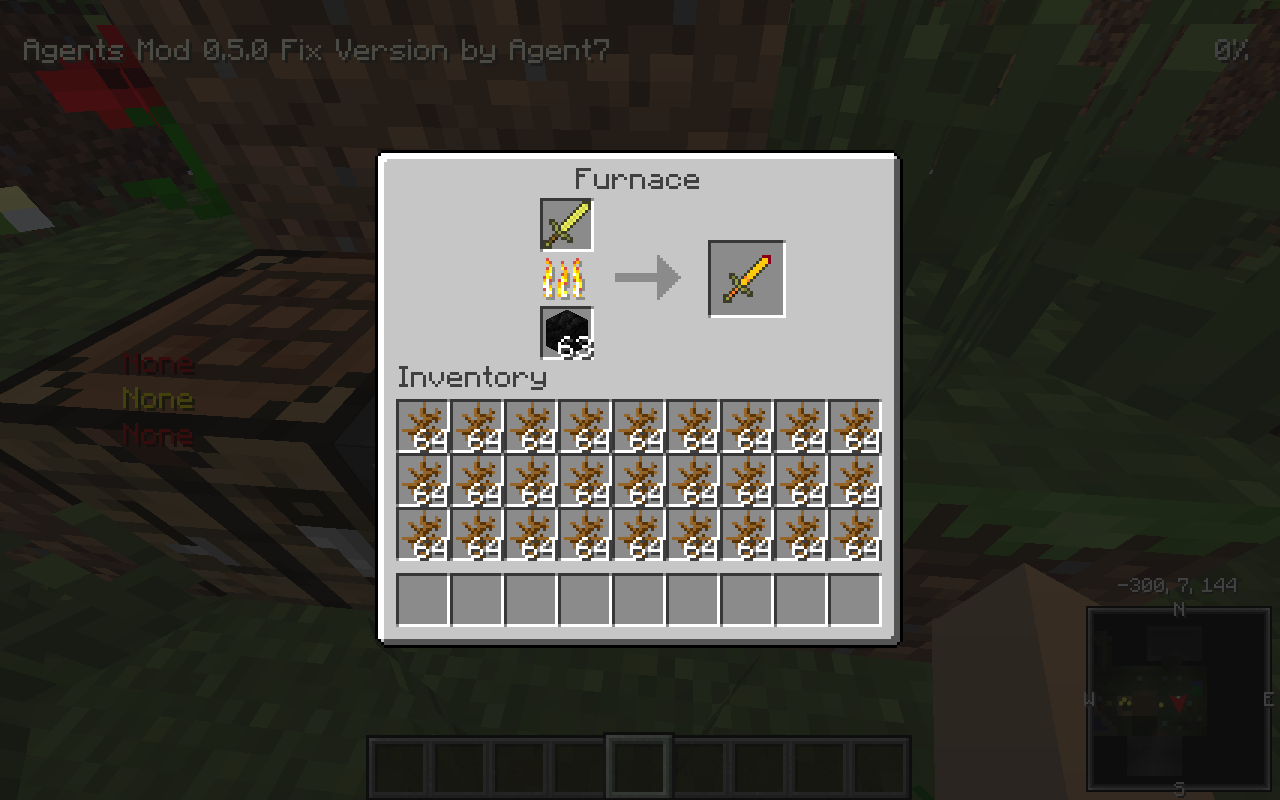Select the last dead bush stack in the bottom row
This screenshot has width=1280, height=800.
click(x=855, y=540)
